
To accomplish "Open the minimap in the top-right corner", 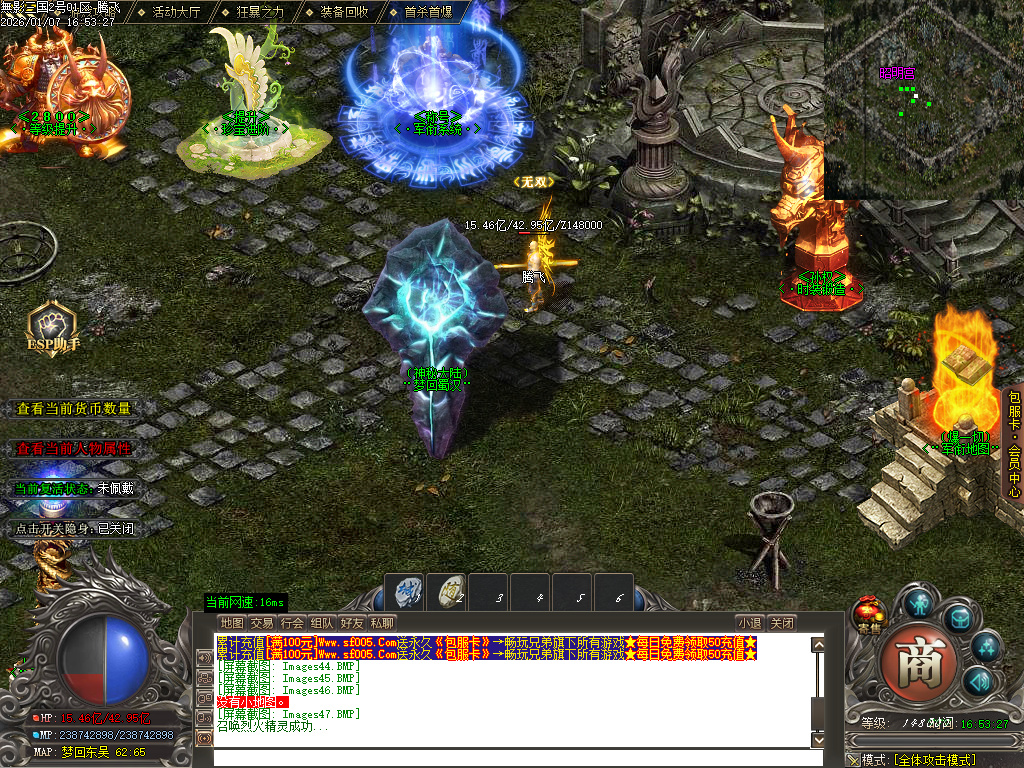I will (922, 100).
